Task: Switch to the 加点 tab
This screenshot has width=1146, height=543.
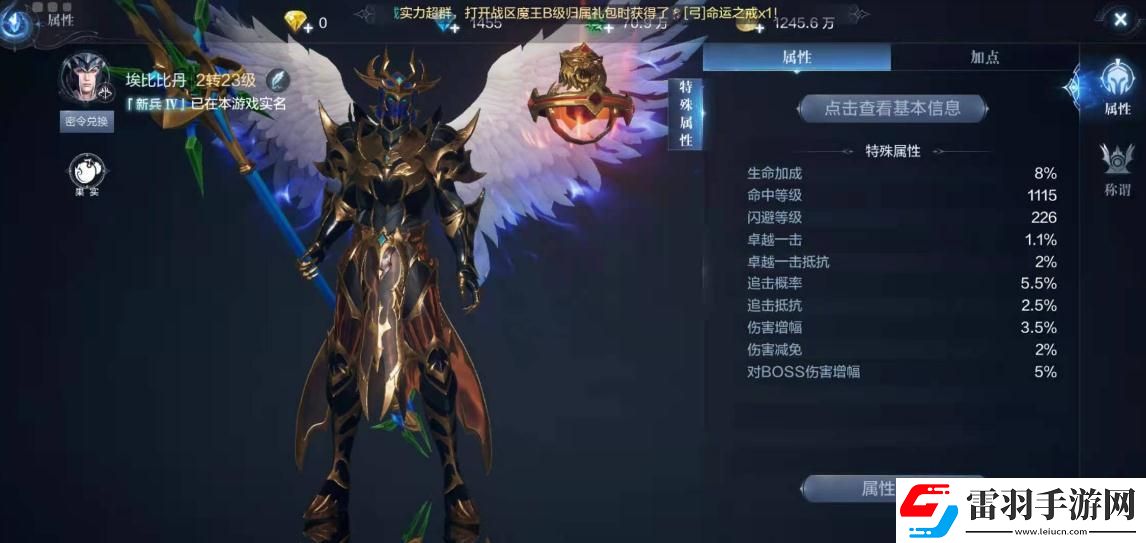Action: (x=984, y=57)
